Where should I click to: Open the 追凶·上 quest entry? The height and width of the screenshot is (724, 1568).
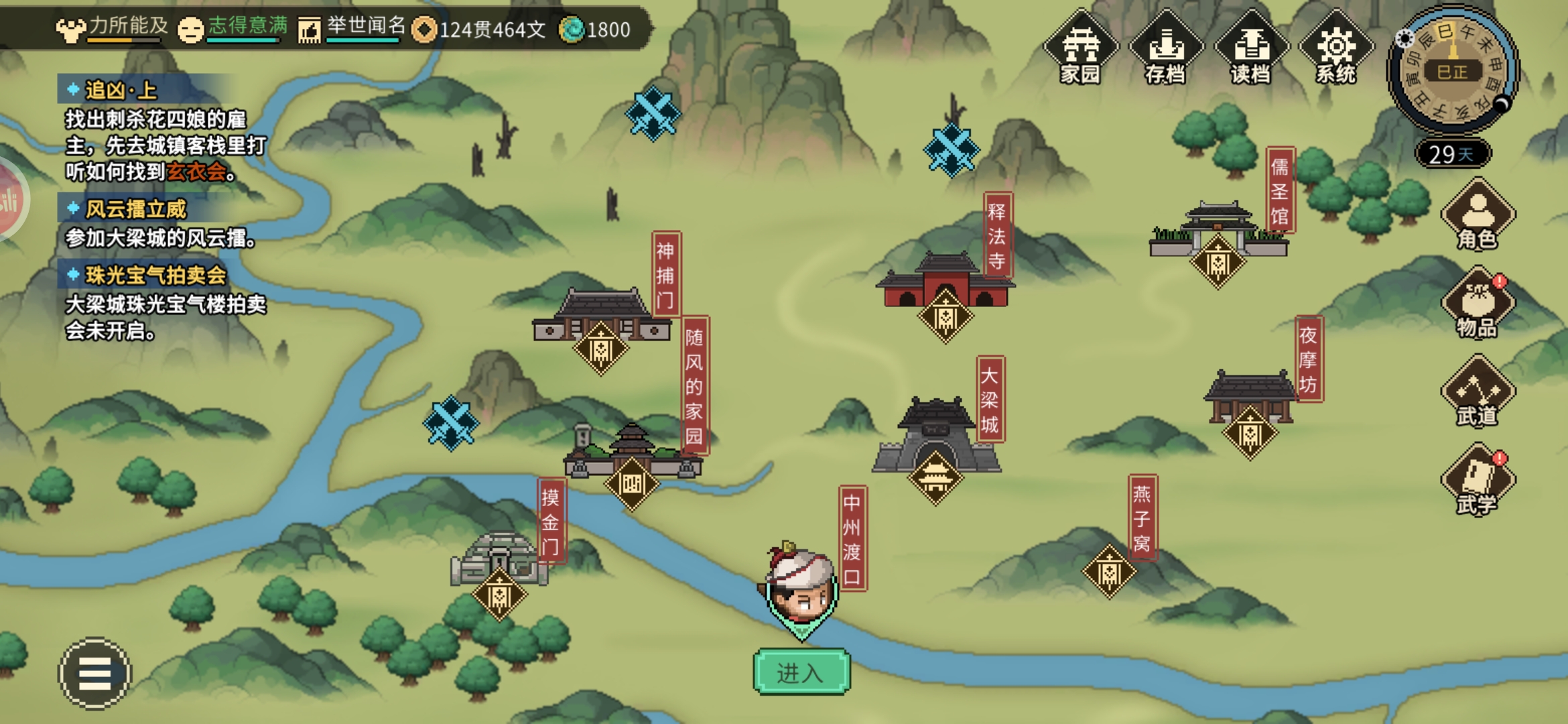click(121, 90)
